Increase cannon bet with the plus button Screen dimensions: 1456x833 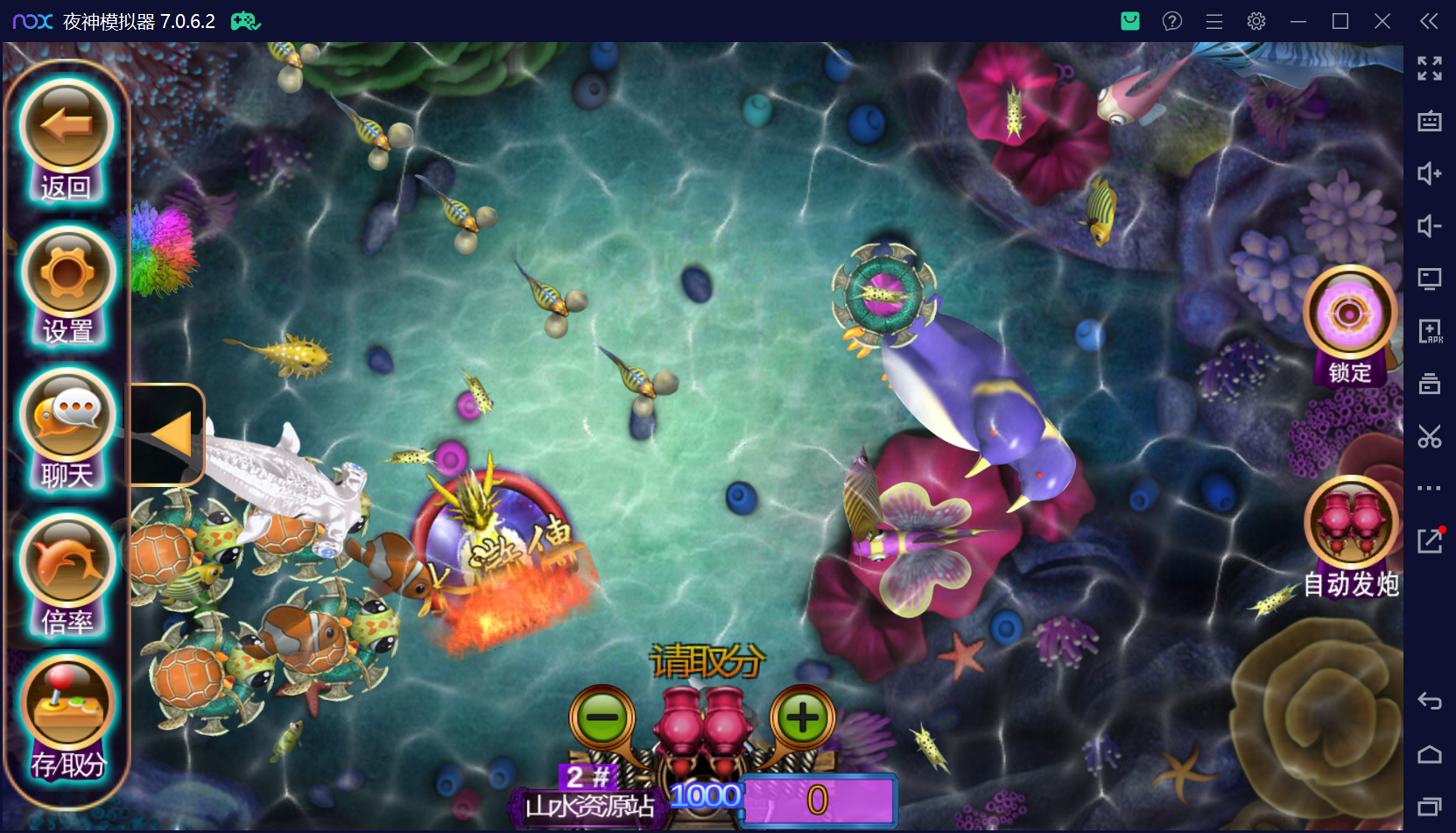tap(802, 718)
